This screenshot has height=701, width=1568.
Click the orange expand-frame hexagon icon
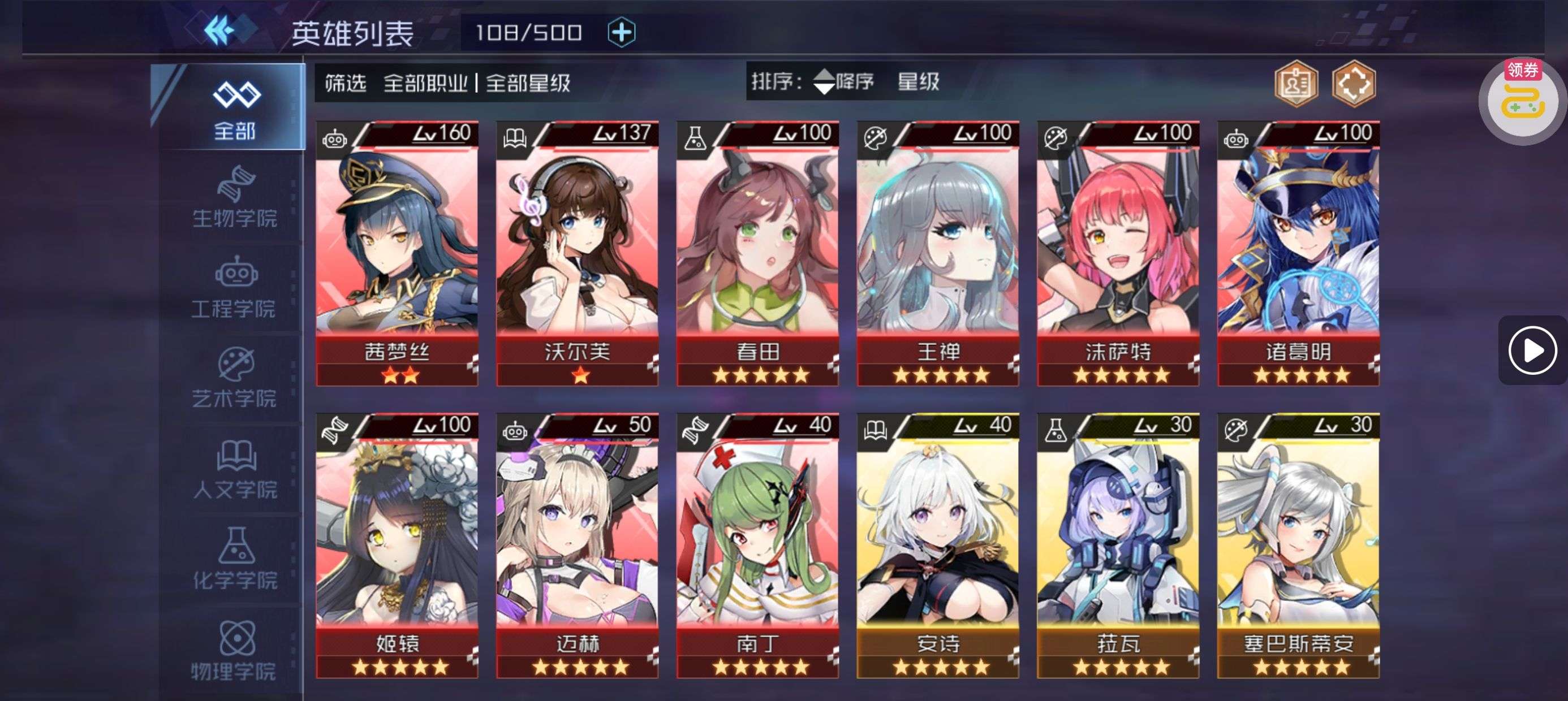(1353, 84)
